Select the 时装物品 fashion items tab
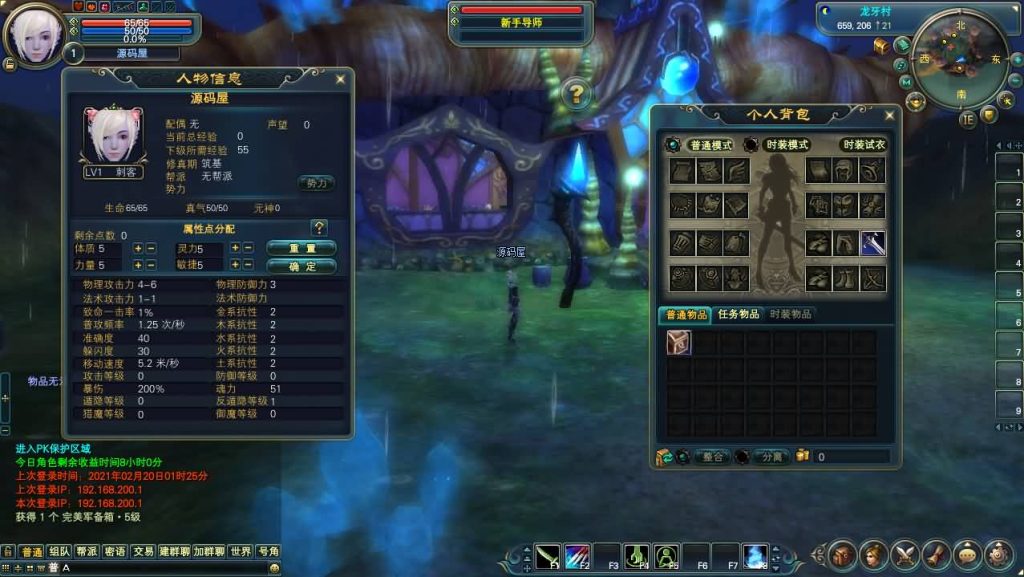Screen dimensions: 1024x577 point(790,314)
